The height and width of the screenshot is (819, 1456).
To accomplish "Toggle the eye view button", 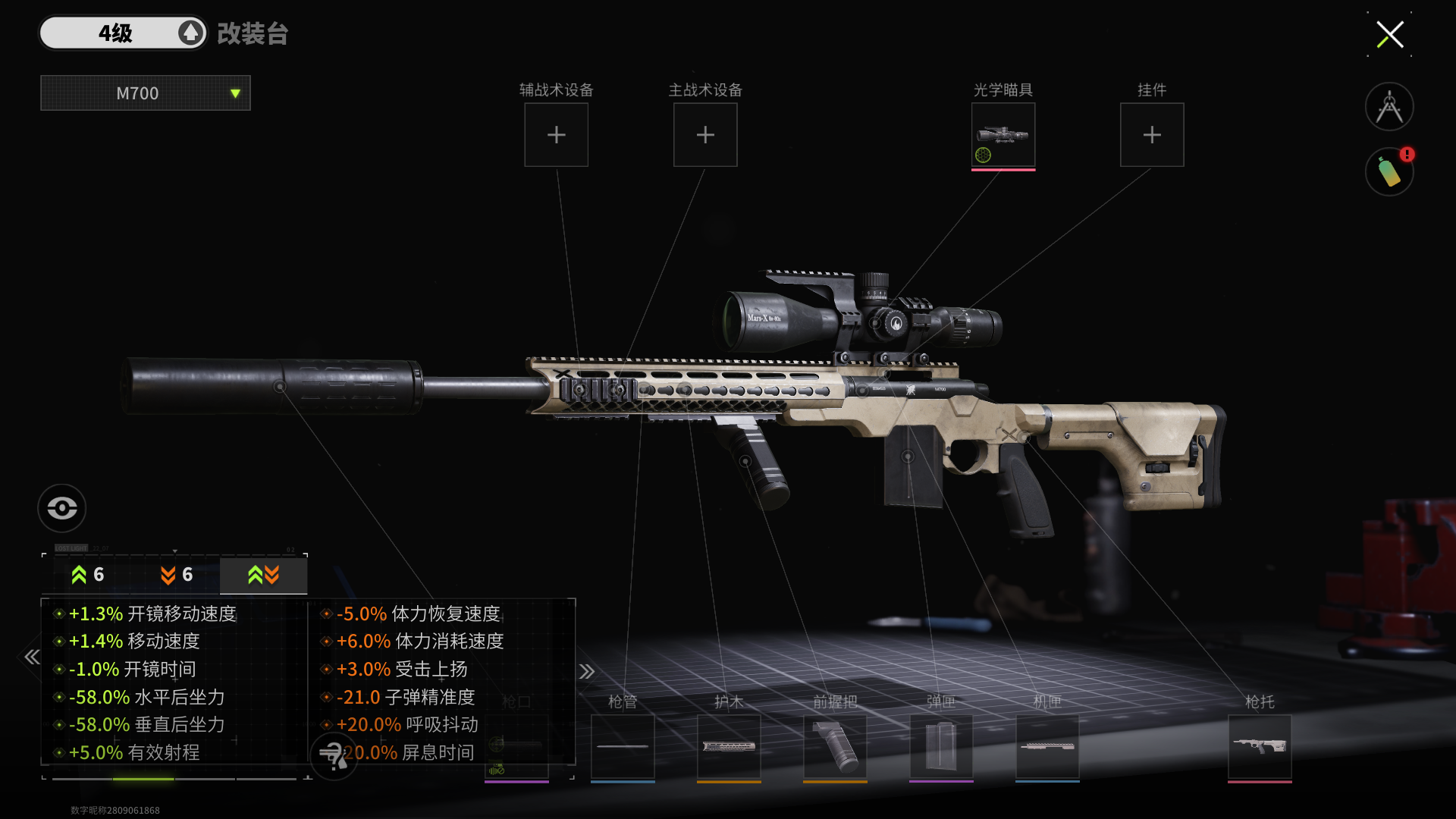I will [x=61, y=507].
